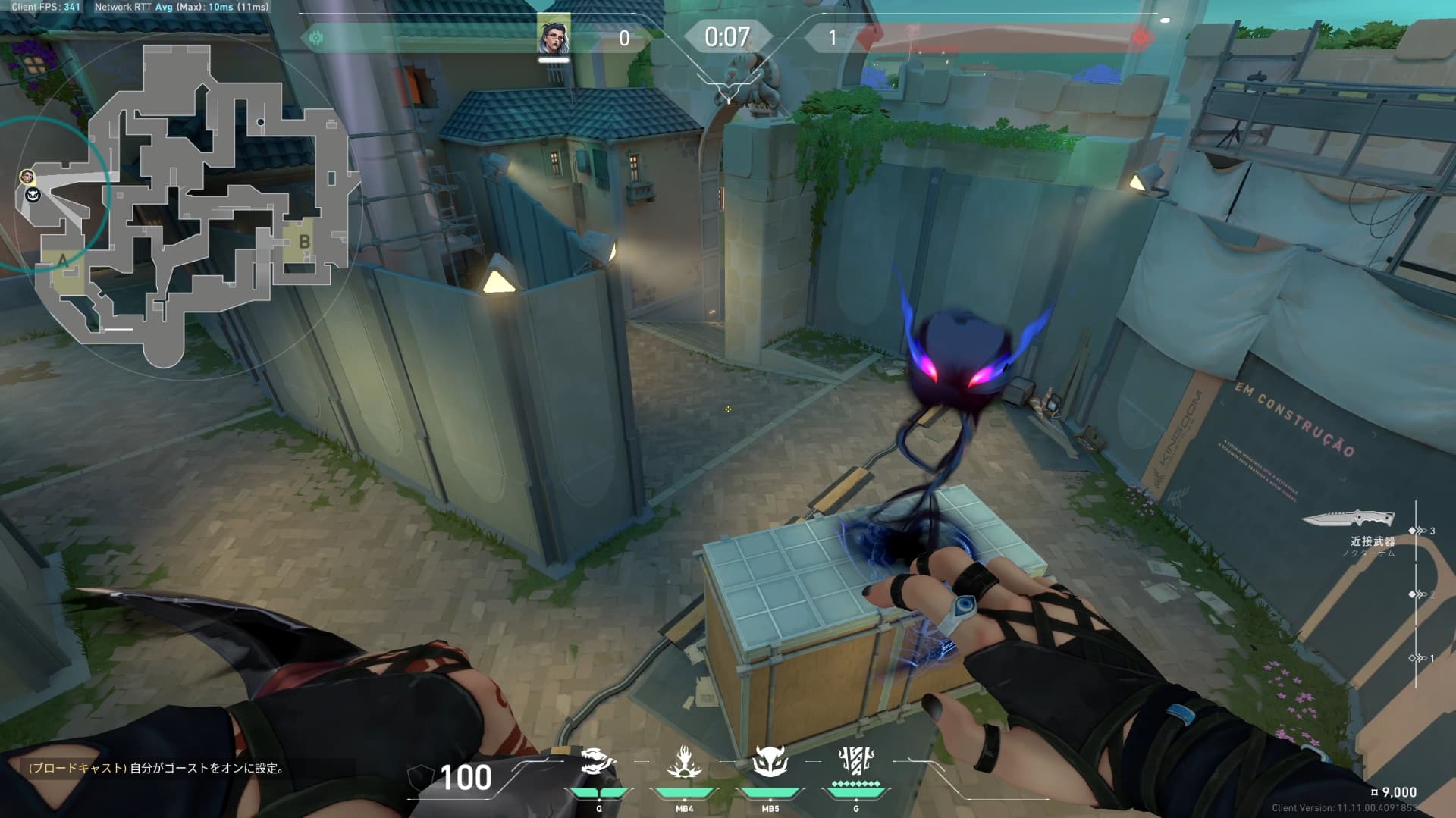
Task: Trigger the Nightfall ultimate icon on G
Action: (856, 760)
